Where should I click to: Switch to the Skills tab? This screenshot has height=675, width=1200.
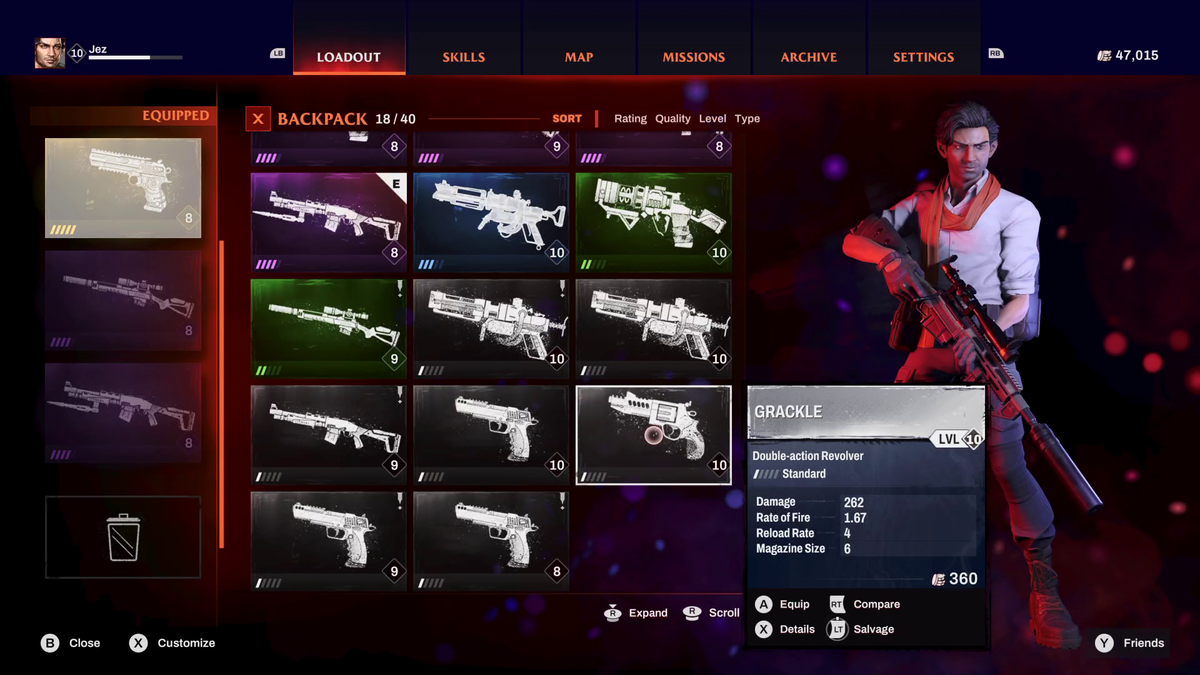coord(463,57)
